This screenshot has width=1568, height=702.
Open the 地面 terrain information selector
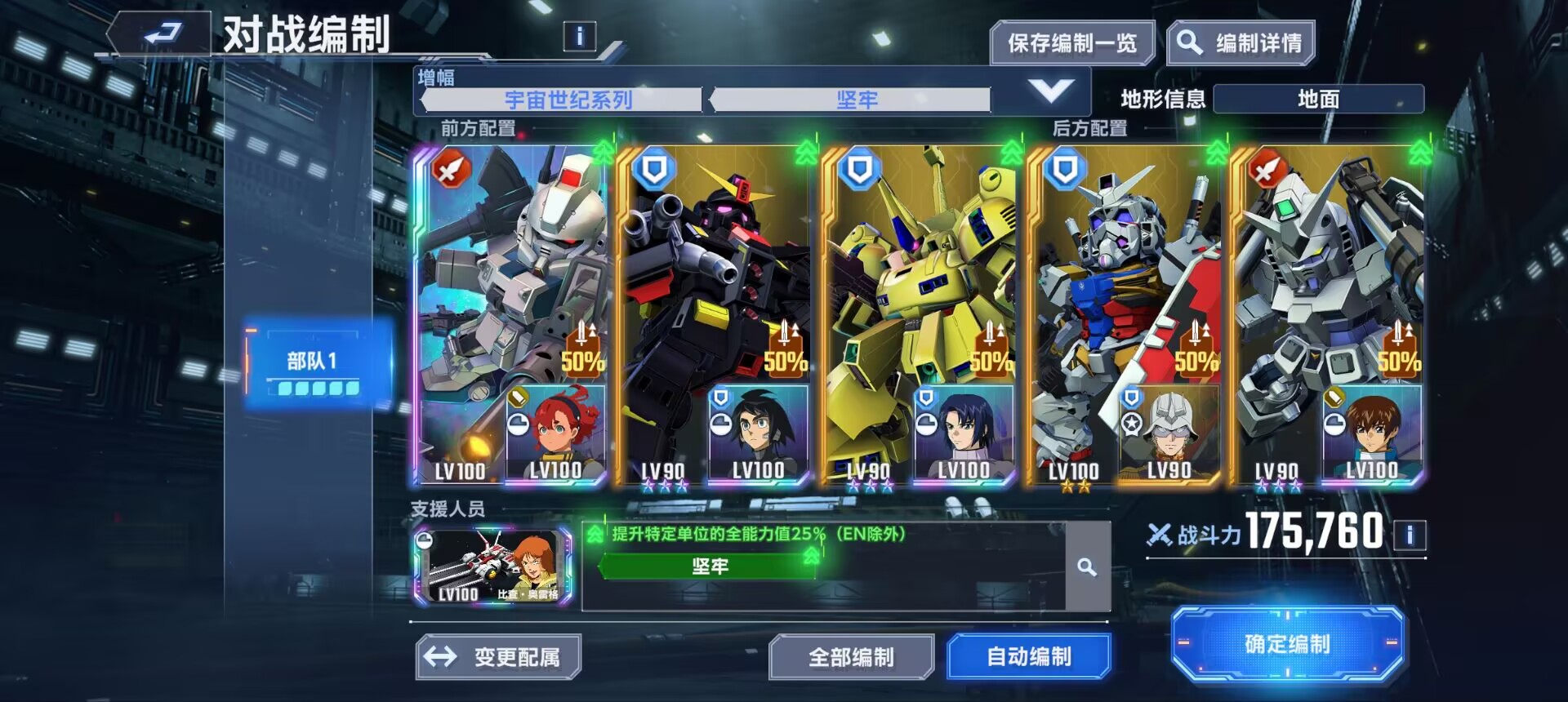(x=1320, y=100)
